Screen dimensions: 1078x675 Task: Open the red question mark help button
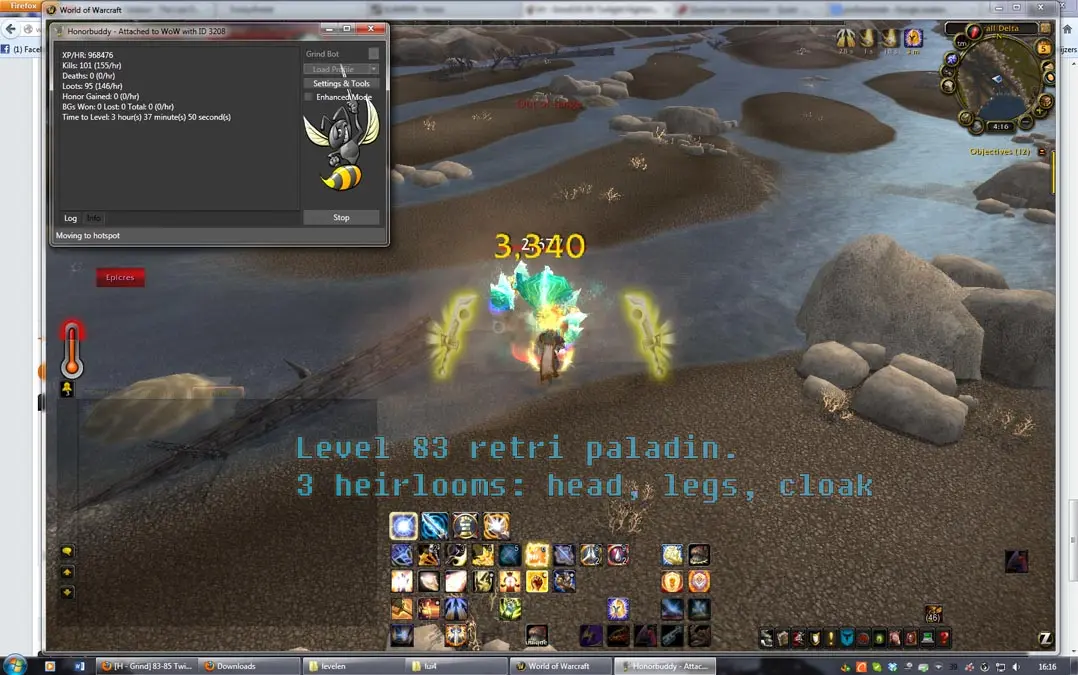(x=944, y=638)
